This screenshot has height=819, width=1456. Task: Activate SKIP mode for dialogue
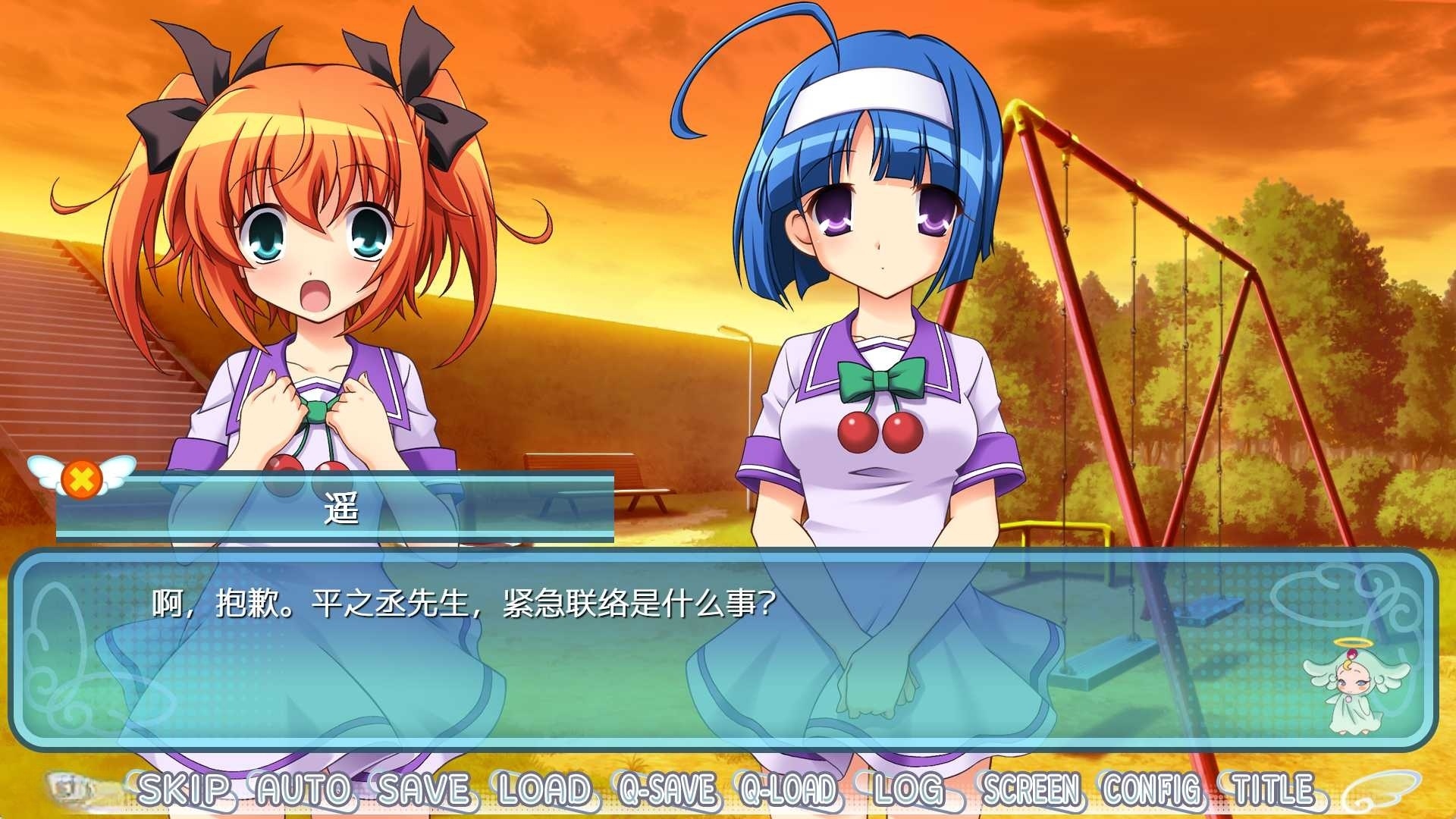pyautogui.click(x=183, y=790)
